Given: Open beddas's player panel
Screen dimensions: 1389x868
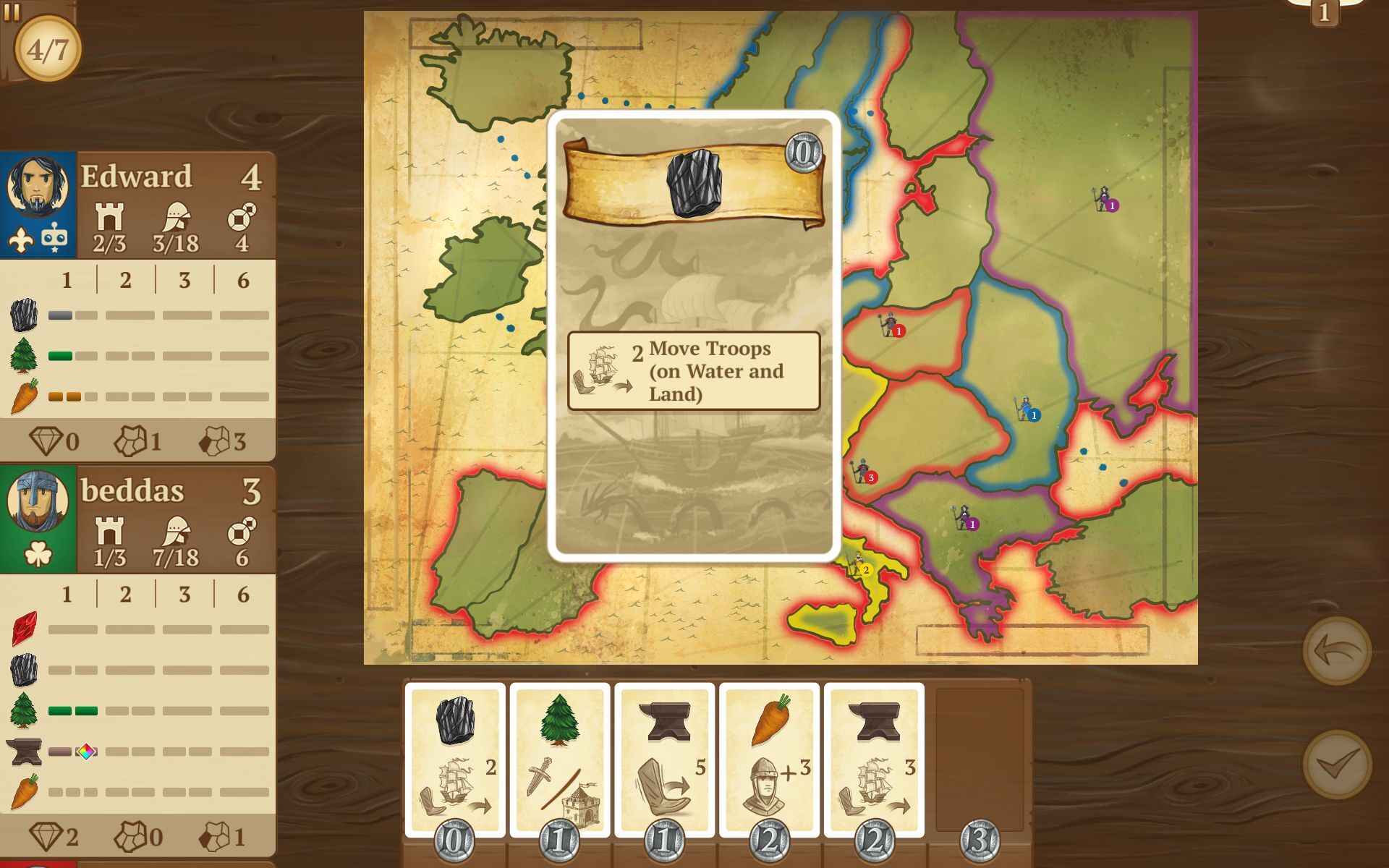Looking at the screenshot, I should [x=137, y=519].
